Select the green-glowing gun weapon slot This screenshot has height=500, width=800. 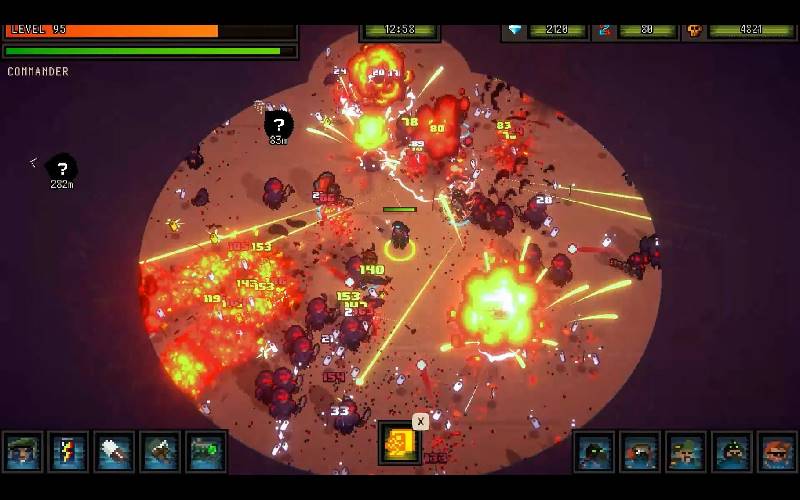coord(205,452)
